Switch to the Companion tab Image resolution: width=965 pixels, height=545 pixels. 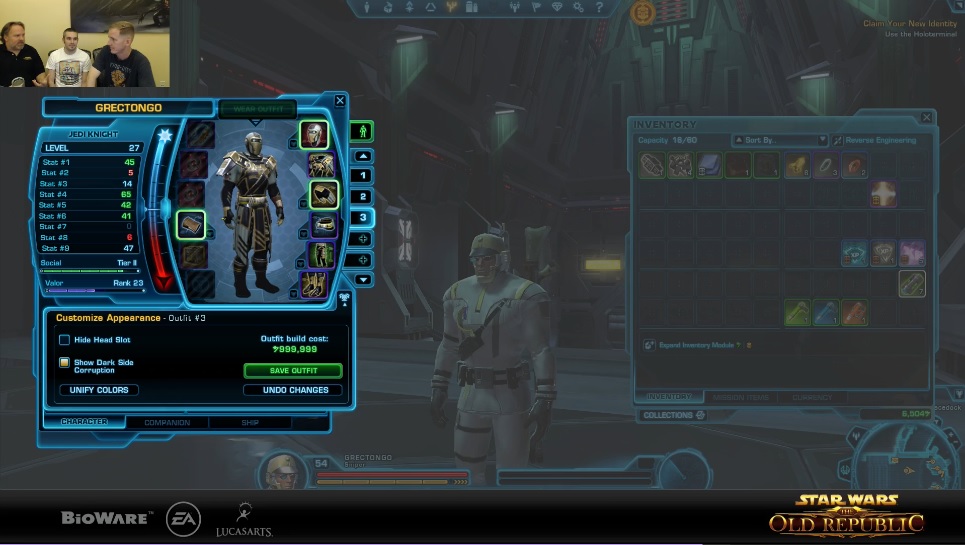pos(168,423)
